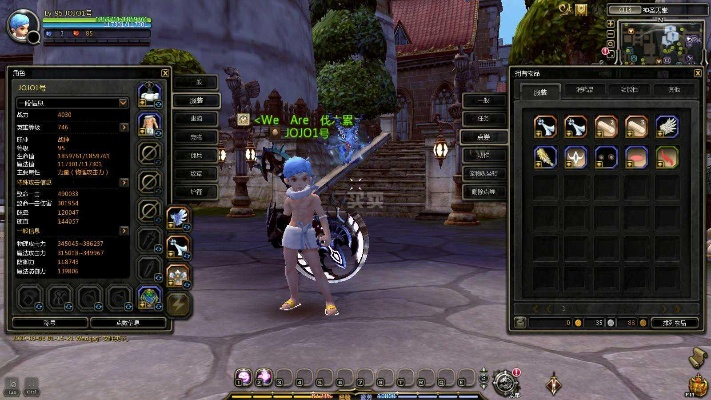The height and width of the screenshot is (400, 711).
Task: Open the scroll icon at right edge
Action: (x=698, y=357)
